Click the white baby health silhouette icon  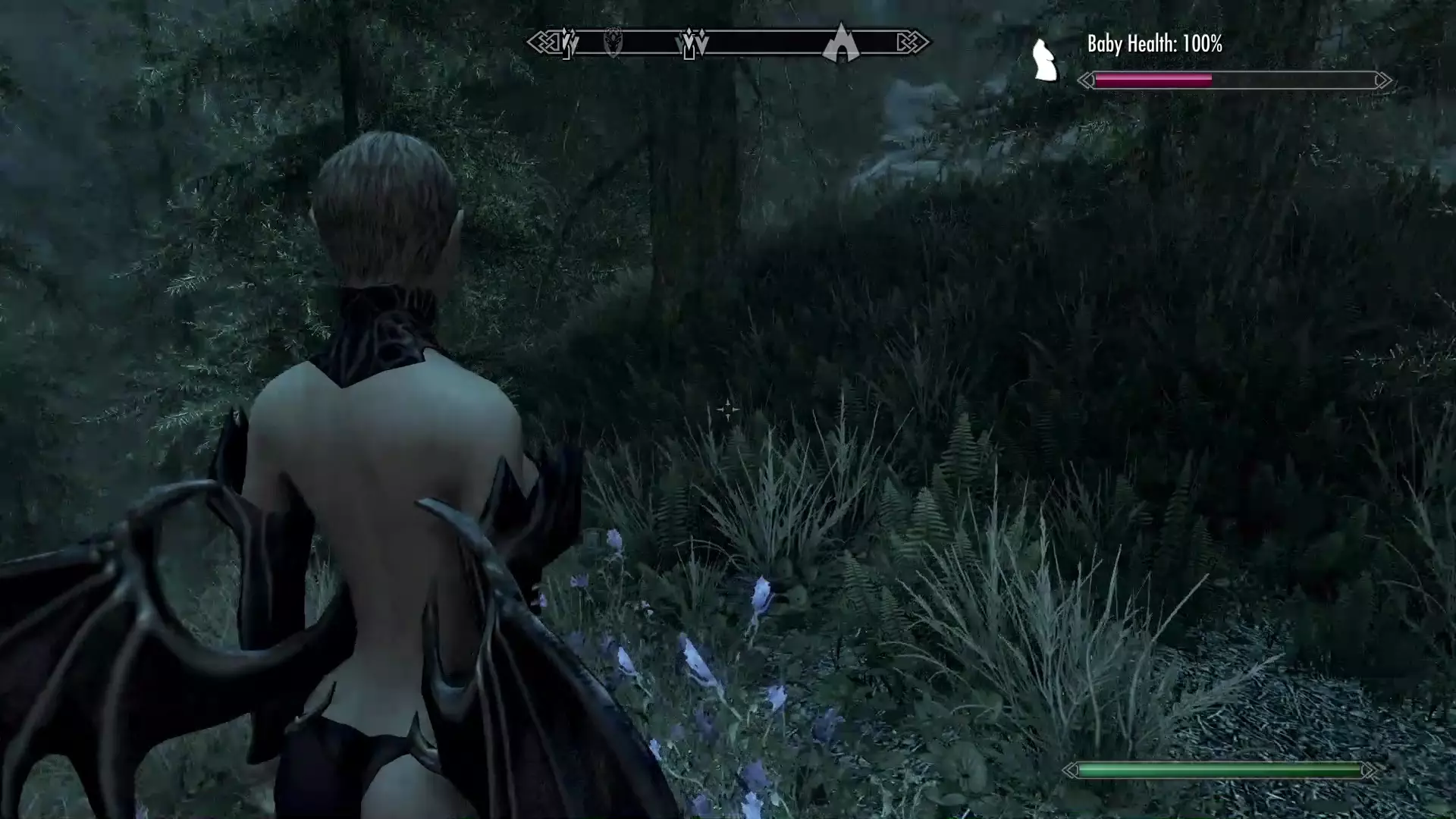coord(1045,61)
